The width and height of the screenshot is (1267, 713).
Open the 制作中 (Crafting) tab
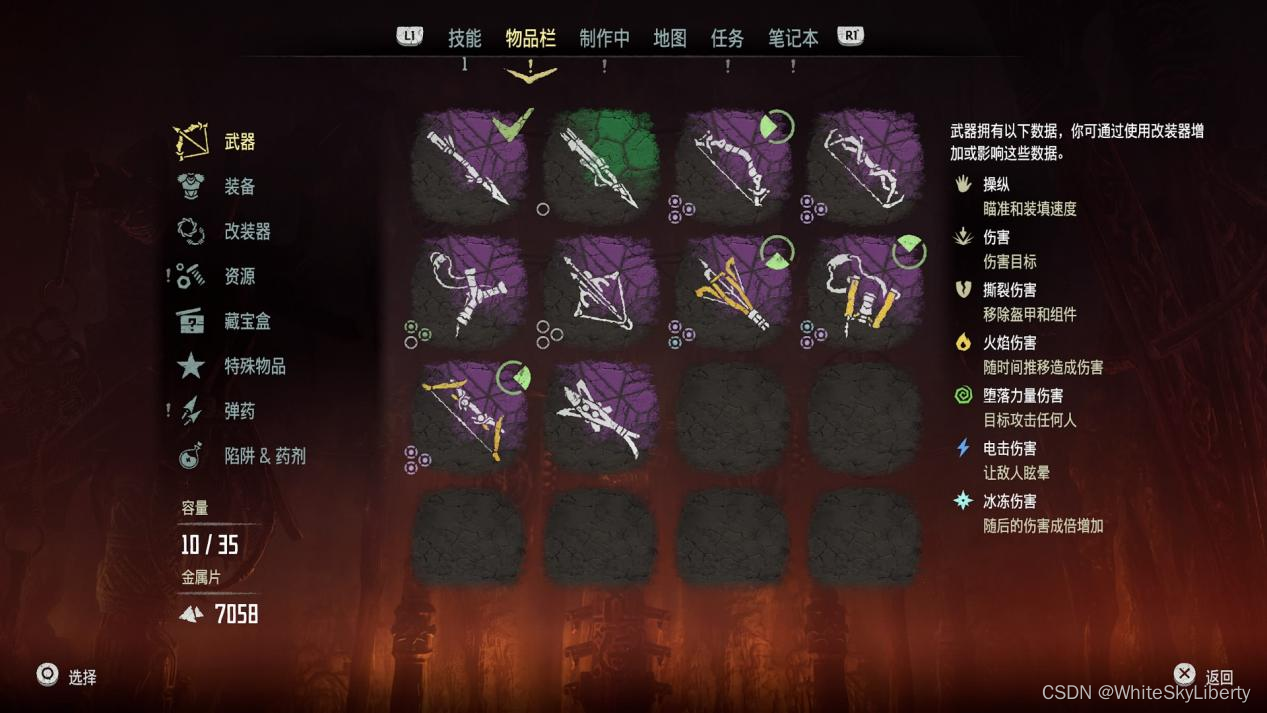tap(604, 38)
